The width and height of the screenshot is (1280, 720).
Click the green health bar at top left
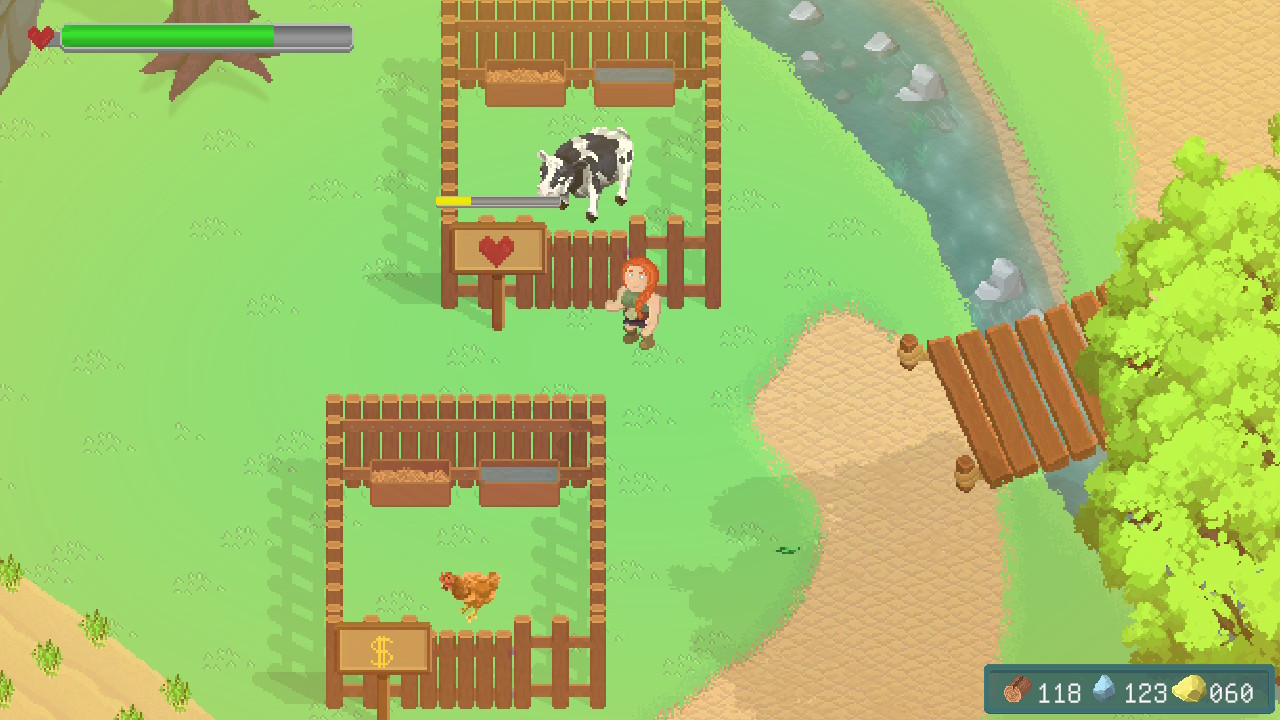point(170,33)
